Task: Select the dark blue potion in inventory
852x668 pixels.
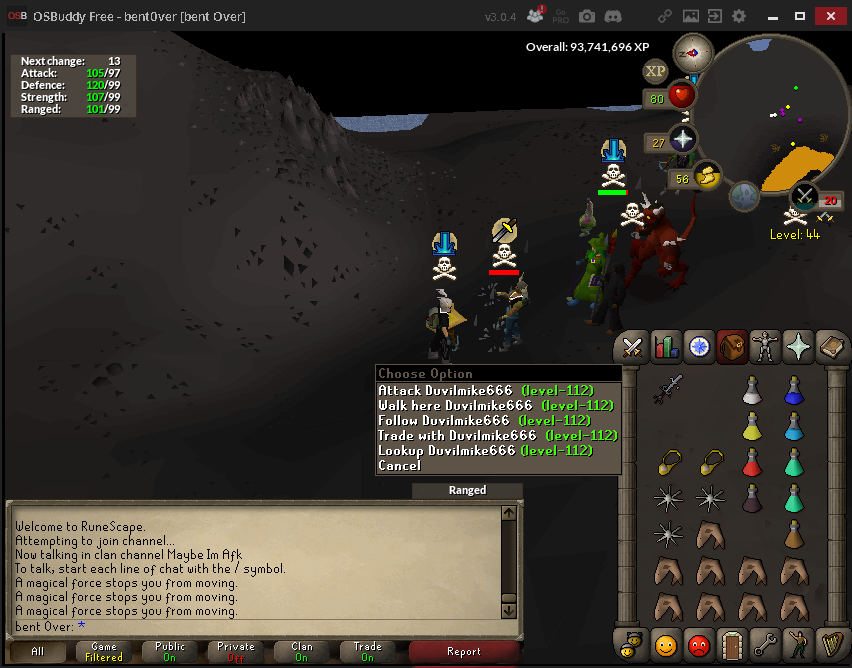Action: point(795,390)
